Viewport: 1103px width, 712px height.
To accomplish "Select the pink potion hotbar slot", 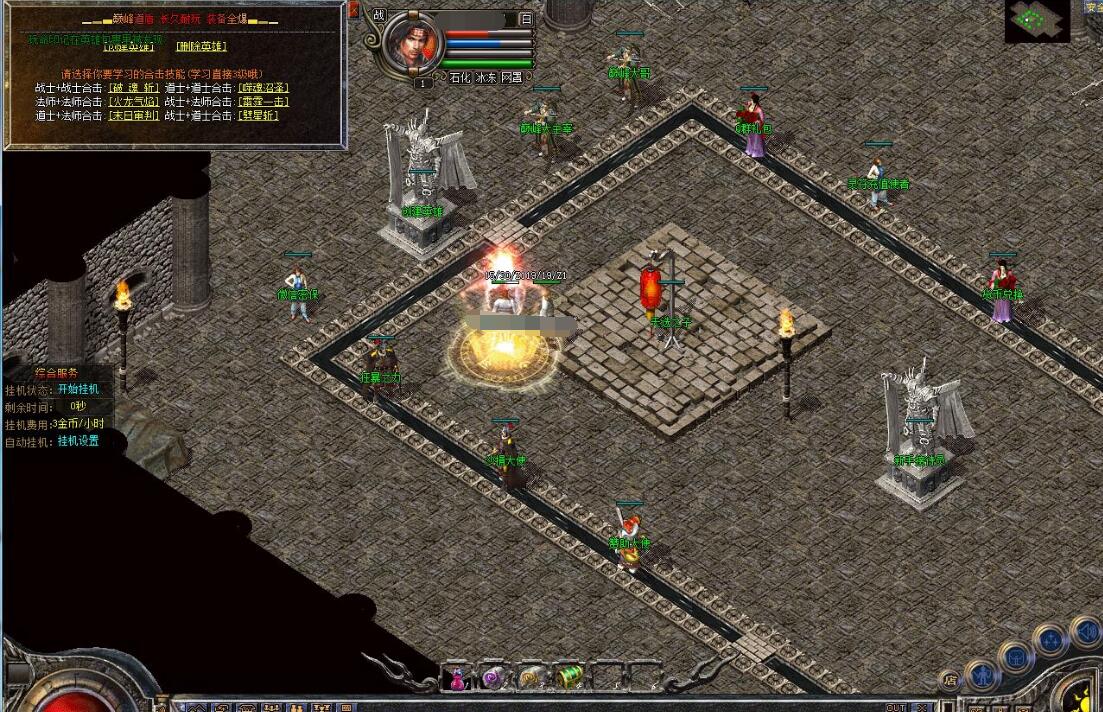I will point(458,678).
